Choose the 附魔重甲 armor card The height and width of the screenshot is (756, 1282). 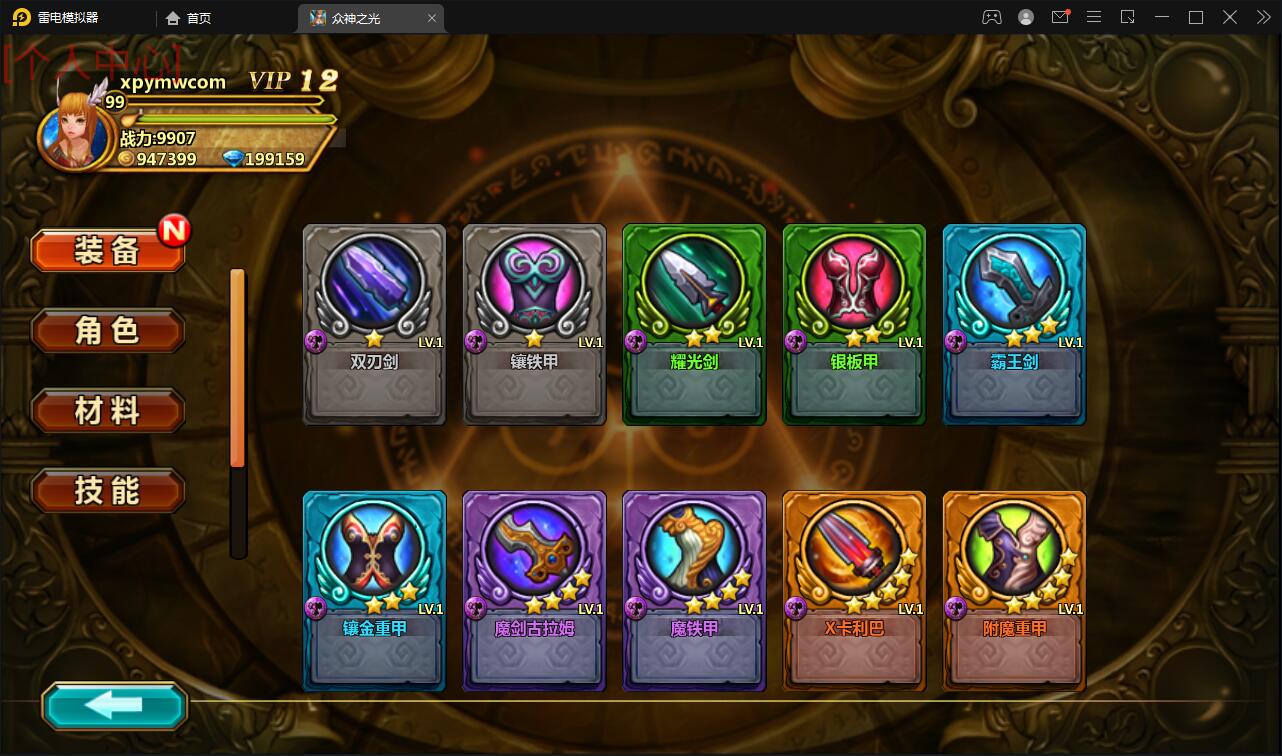click(1014, 590)
